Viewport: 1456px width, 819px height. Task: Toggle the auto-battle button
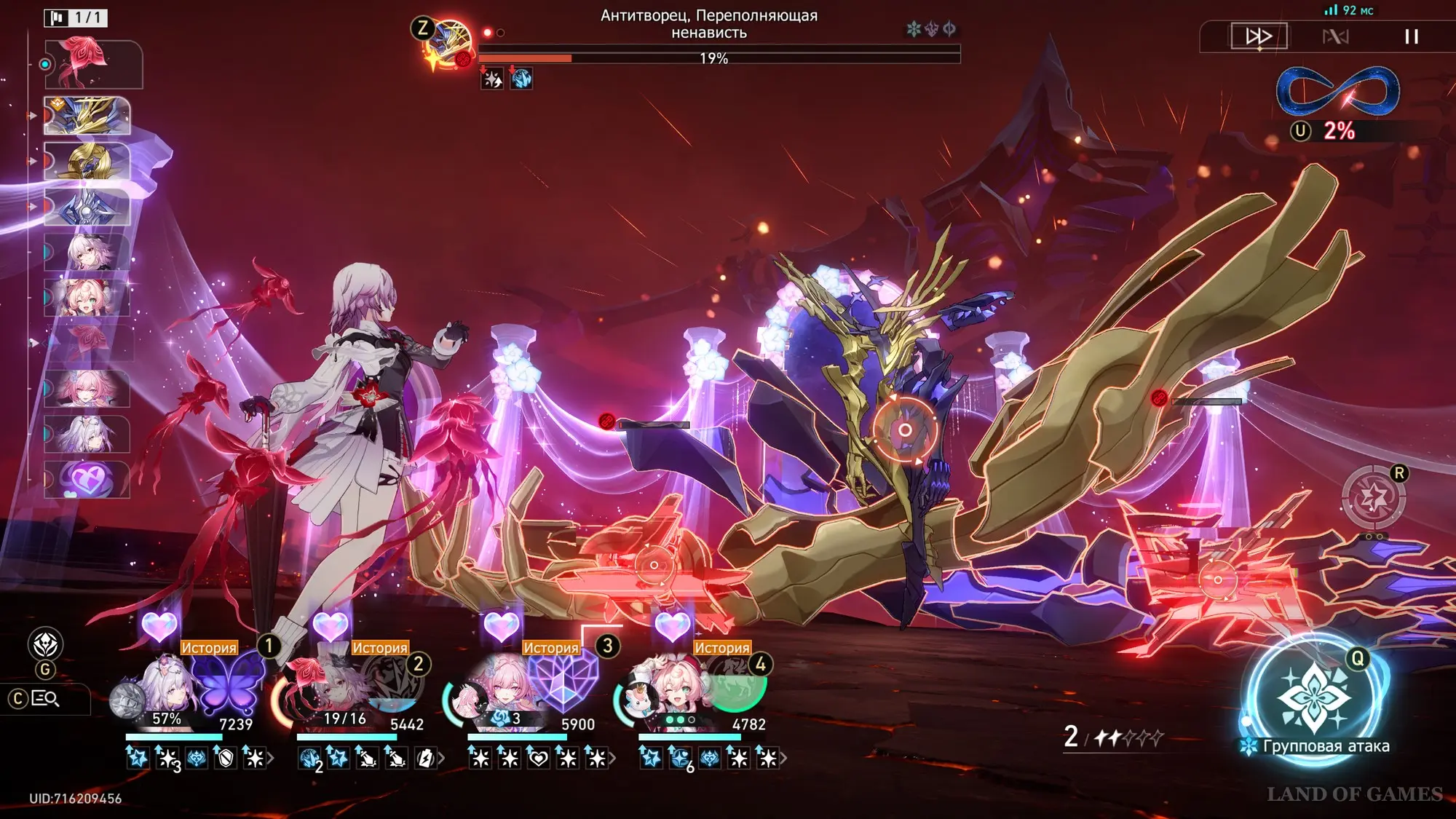coord(1335,36)
